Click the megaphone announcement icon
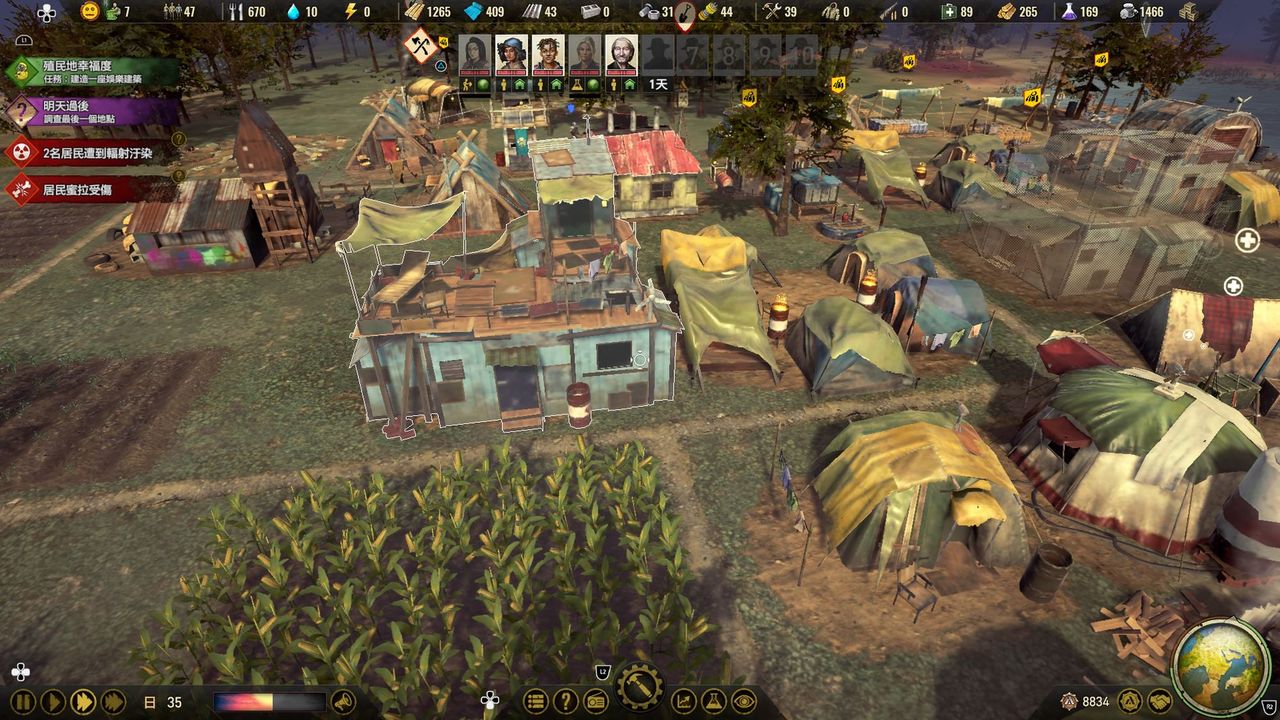This screenshot has height=720, width=1280. click(x=343, y=702)
